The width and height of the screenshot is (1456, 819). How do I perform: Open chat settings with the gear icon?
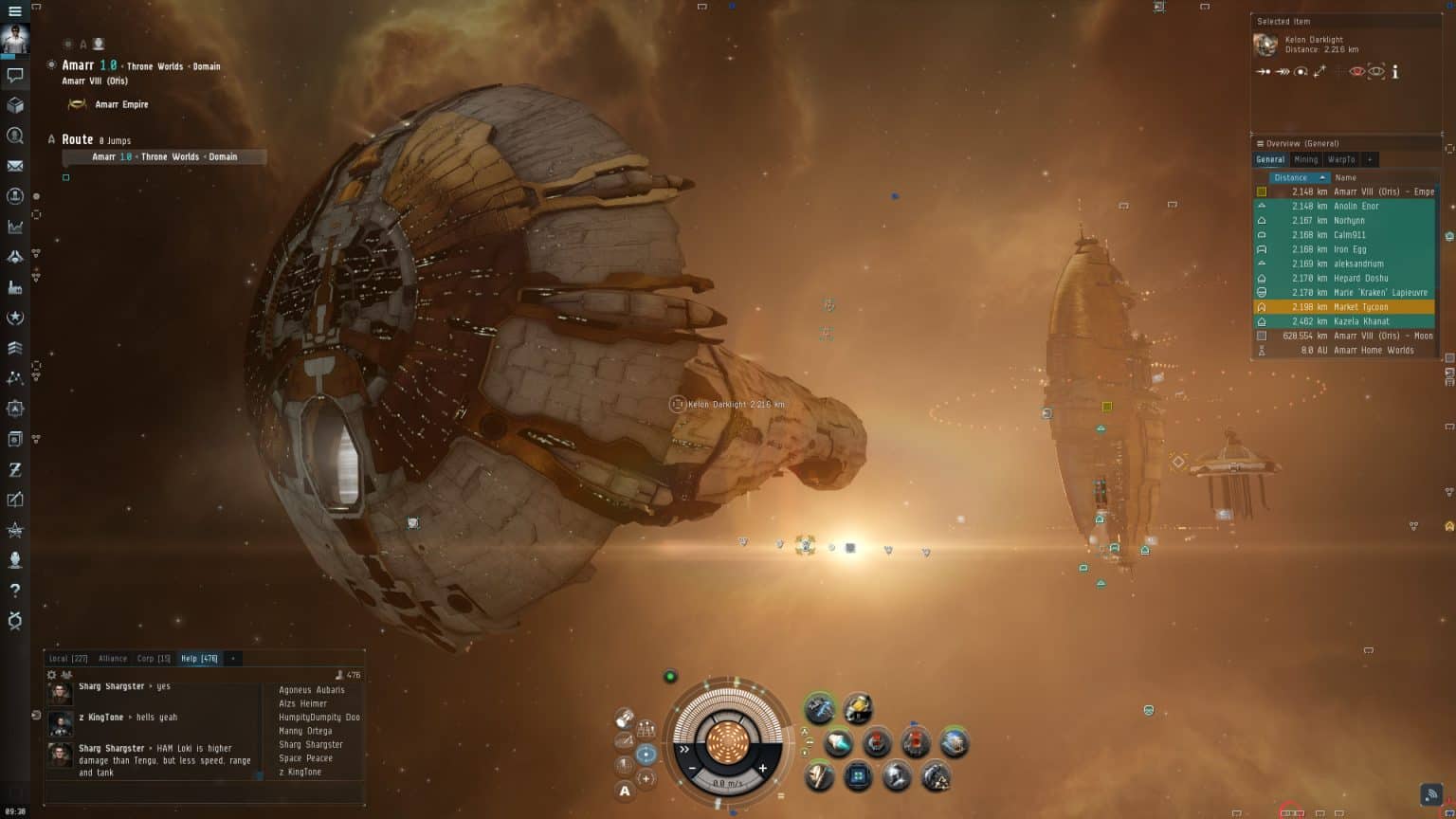[51, 673]
